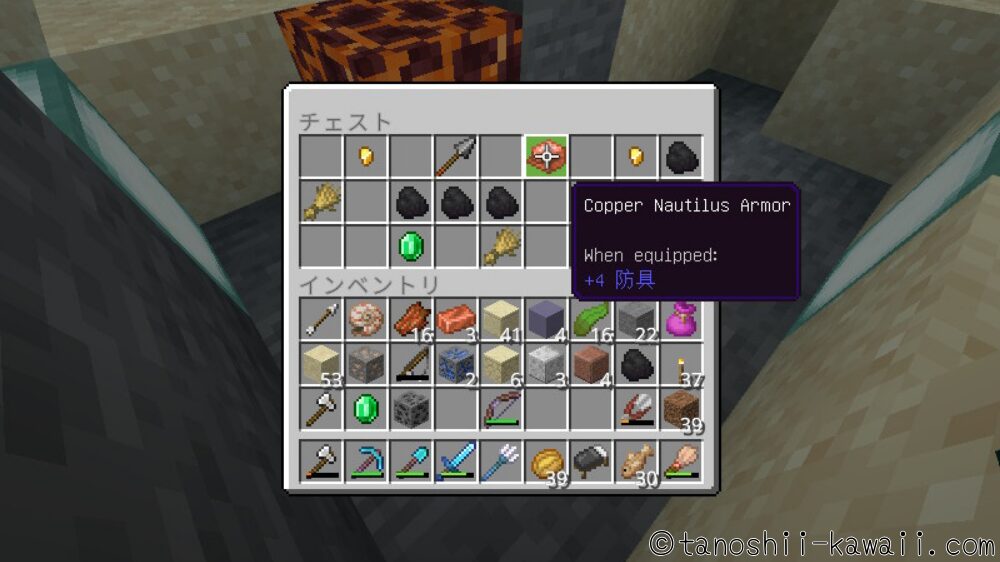Pick up the dirt stack of 39
This screenshot has width=1000, height=562.
[681, 408]
